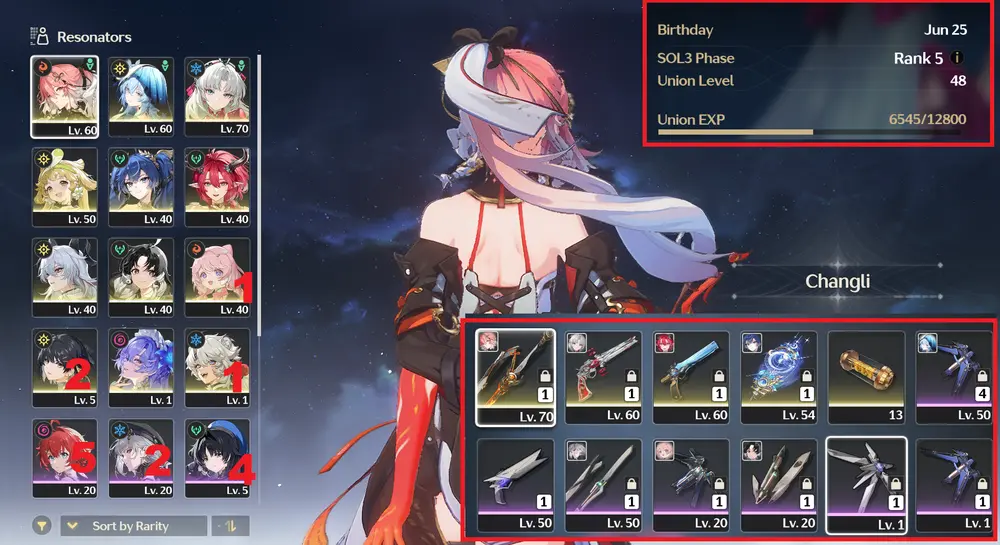Click the funnel filter icon
This screenshot has width=1000, height=545.
click(x=42, y=526)
